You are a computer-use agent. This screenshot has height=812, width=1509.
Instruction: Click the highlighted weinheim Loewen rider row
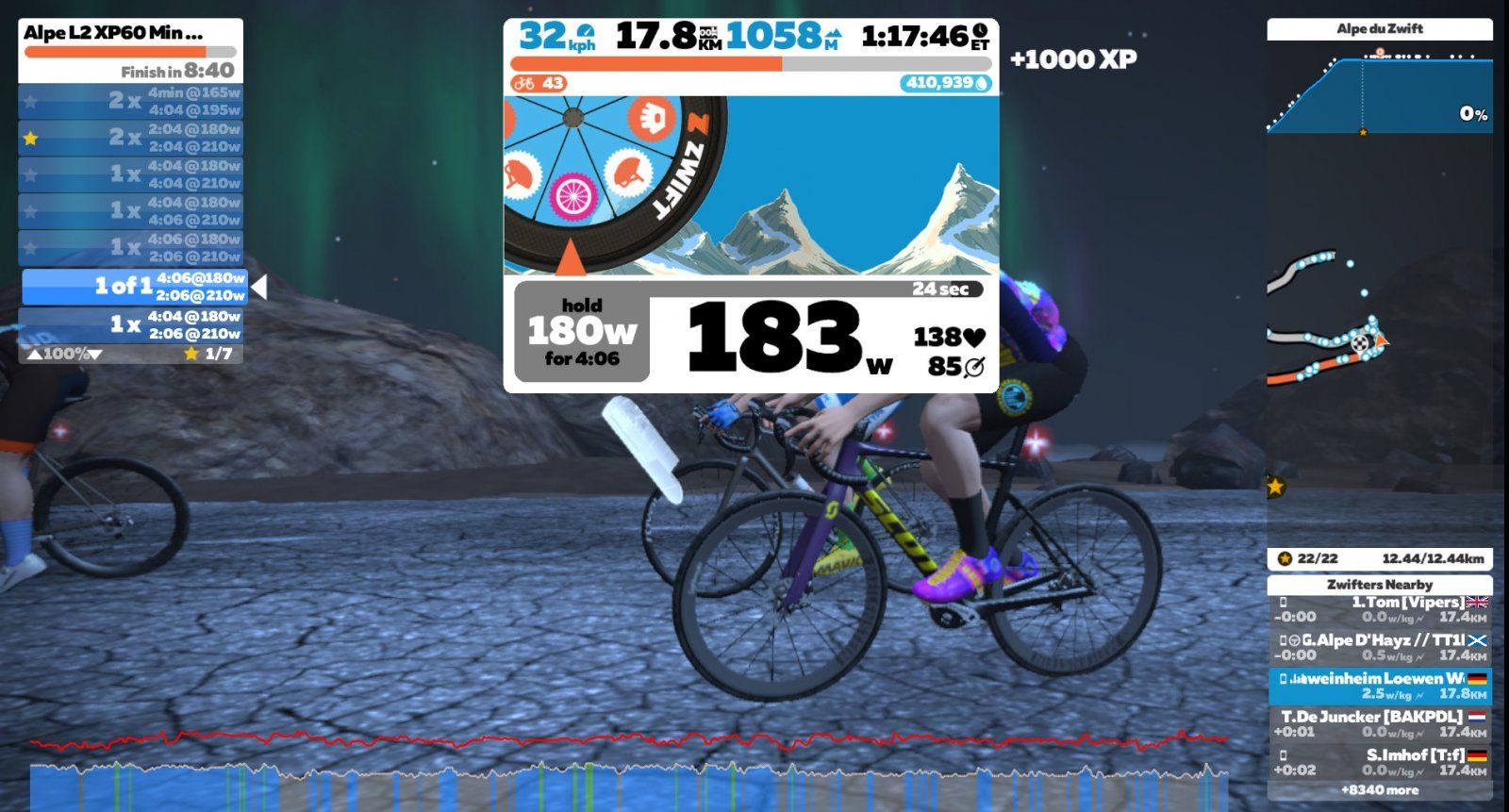1380,686
